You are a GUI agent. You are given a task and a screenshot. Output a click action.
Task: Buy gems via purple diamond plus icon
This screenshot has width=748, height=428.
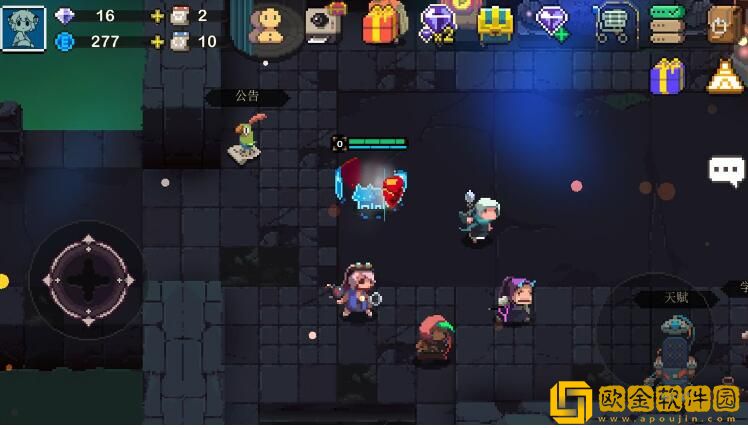point(552,22)
